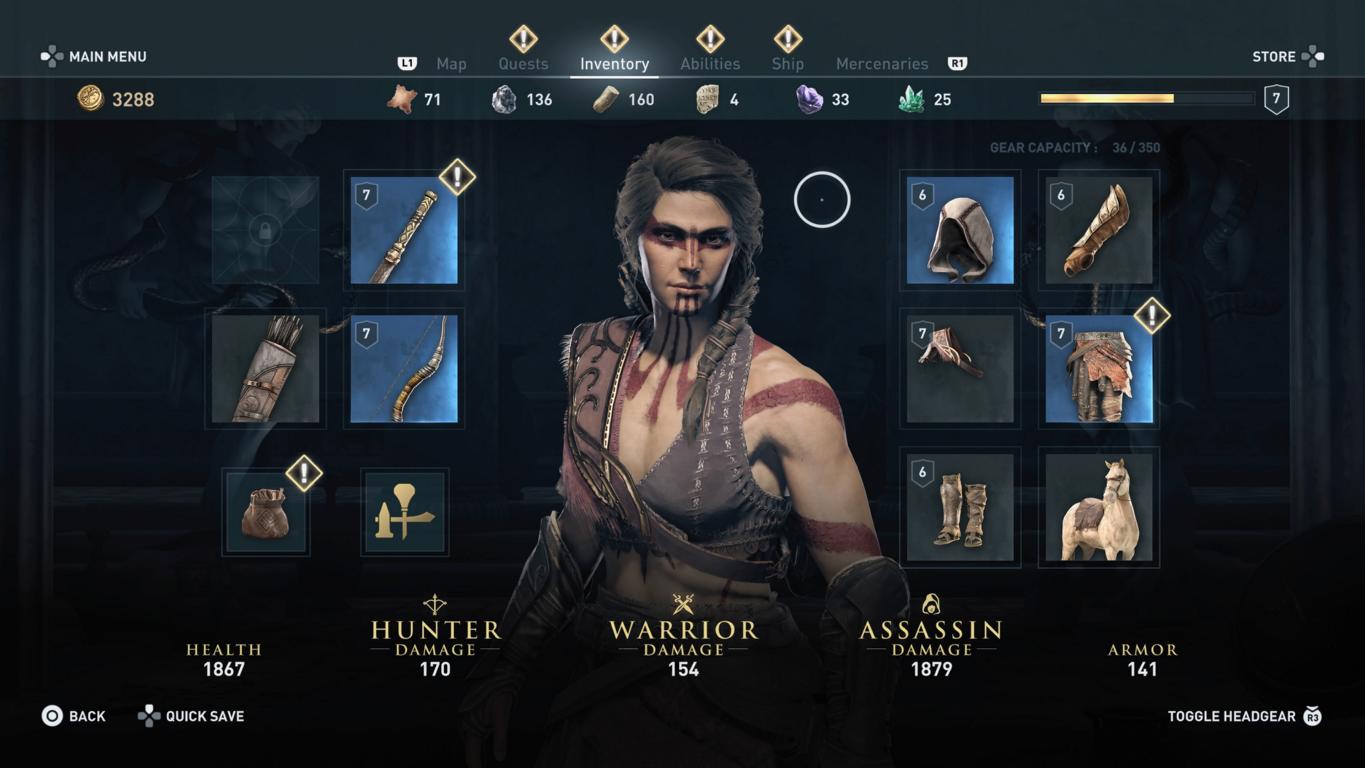Open the leather pouch slot

coord(265,513)
